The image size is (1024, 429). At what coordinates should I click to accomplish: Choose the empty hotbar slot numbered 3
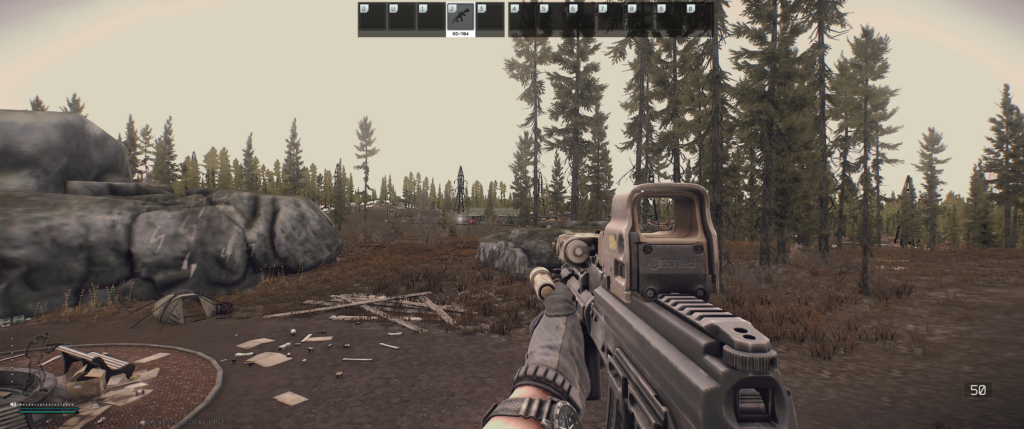tap(489, 19)
